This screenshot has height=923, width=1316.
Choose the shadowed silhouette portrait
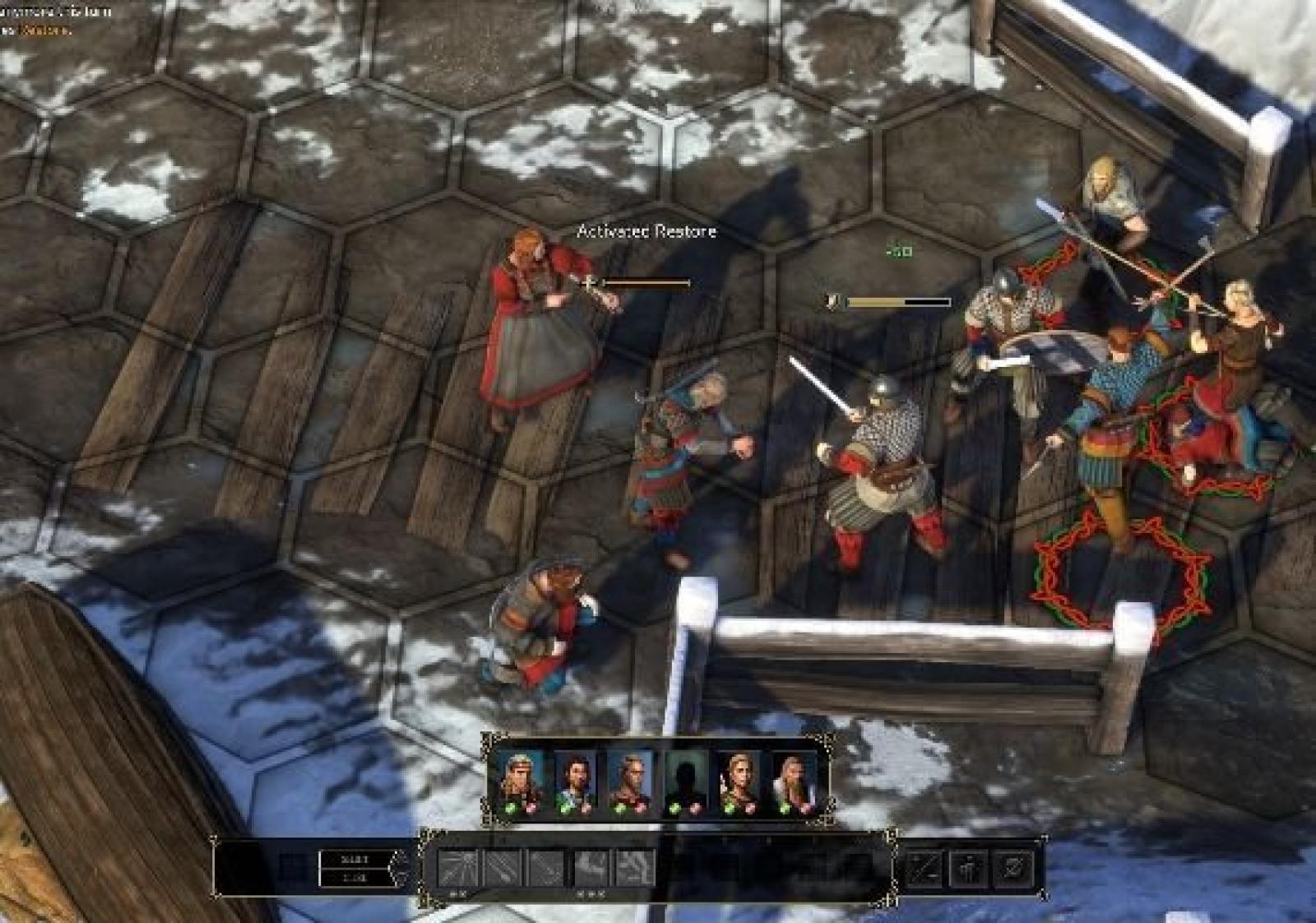[x=685, y=777]
